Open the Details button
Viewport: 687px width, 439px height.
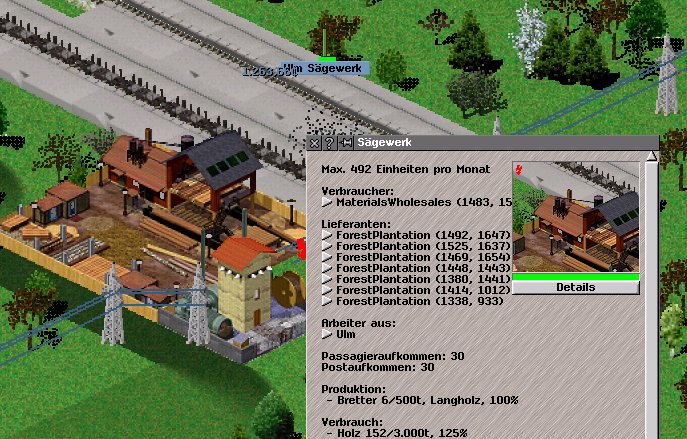pos(575,287)
